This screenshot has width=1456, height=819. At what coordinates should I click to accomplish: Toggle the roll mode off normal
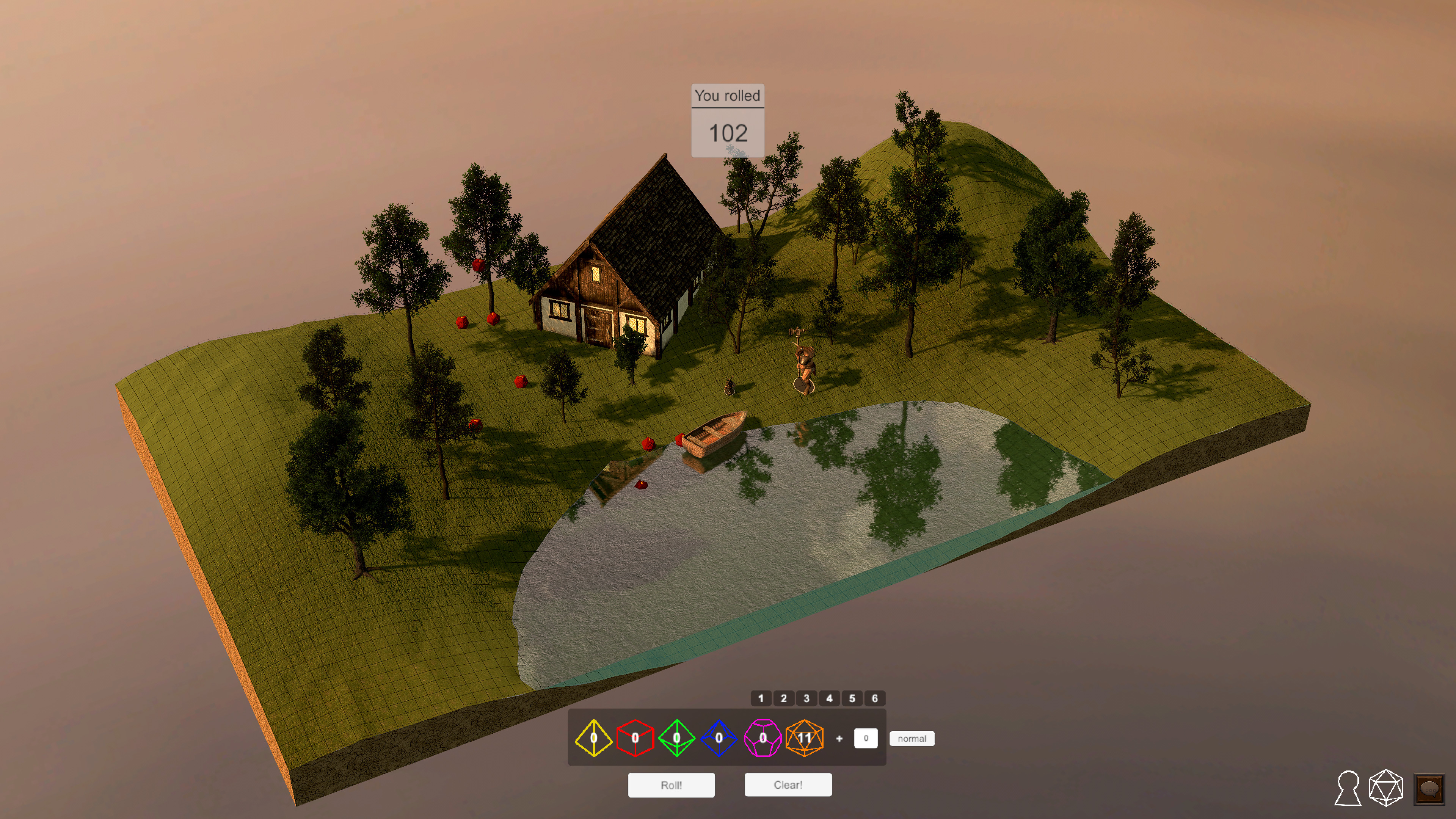tap(912, 738)
